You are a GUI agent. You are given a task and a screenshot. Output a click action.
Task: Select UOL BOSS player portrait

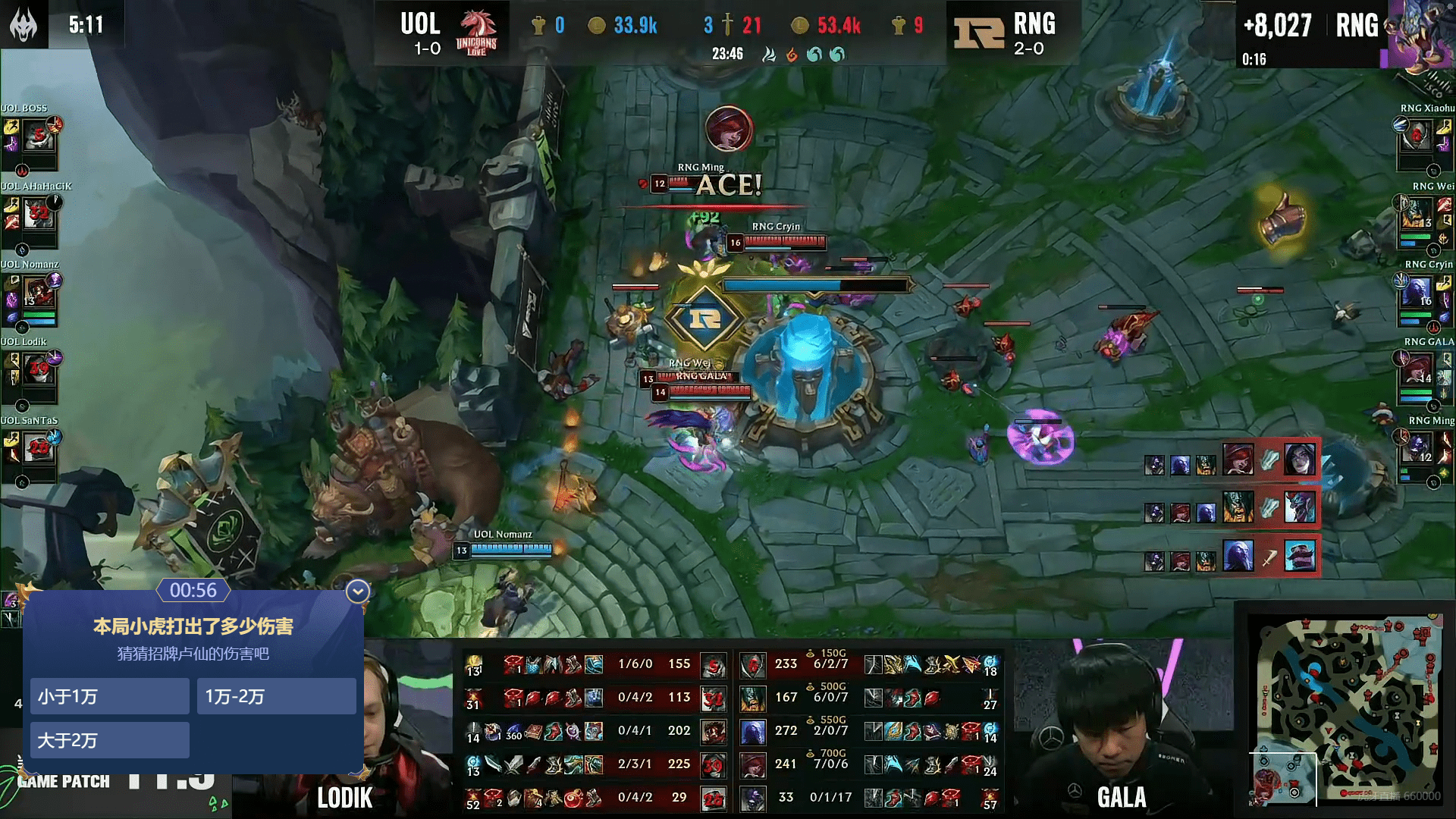pyautogui.click(x=38, y=136)
